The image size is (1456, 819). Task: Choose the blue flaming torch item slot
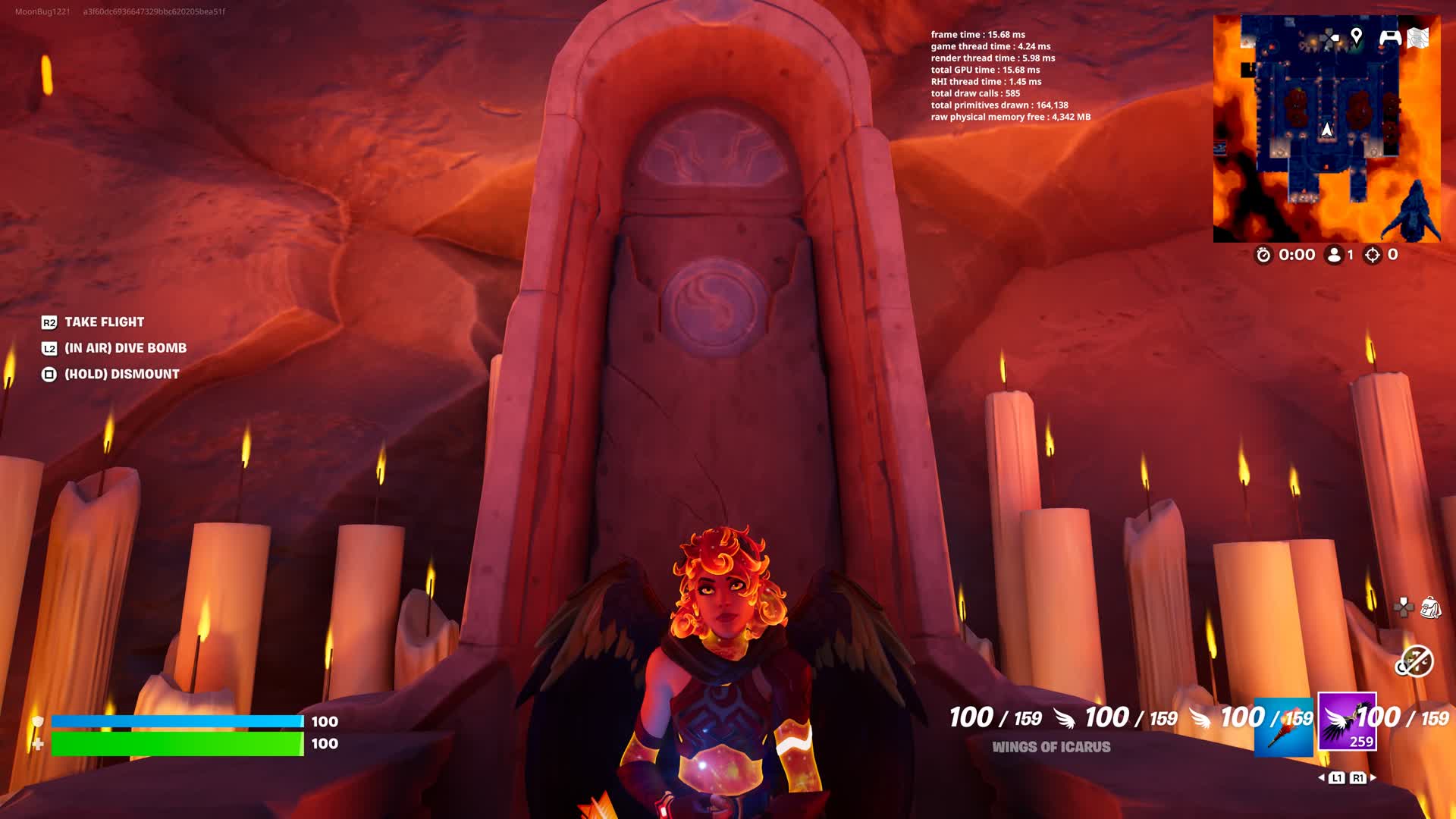pyautogui.click(x=1283, y=727)
